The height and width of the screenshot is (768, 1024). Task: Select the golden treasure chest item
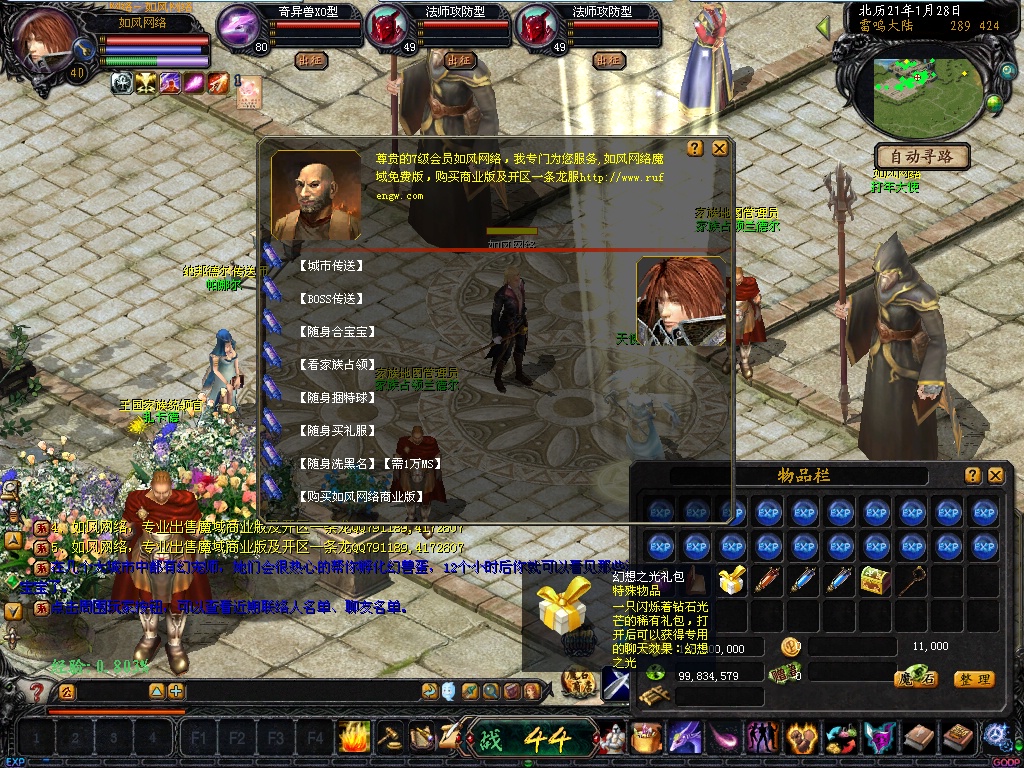876,579
